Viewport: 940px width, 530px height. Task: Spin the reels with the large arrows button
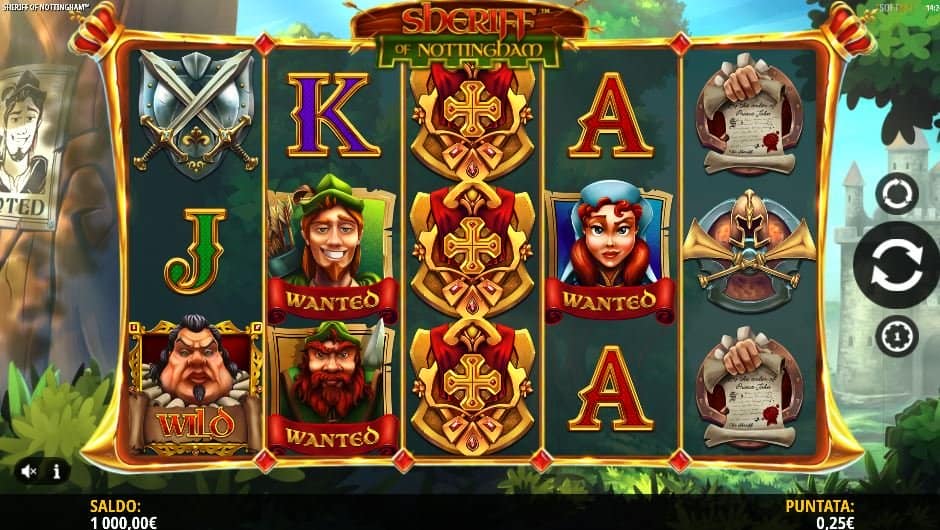[x=895, y=265]
